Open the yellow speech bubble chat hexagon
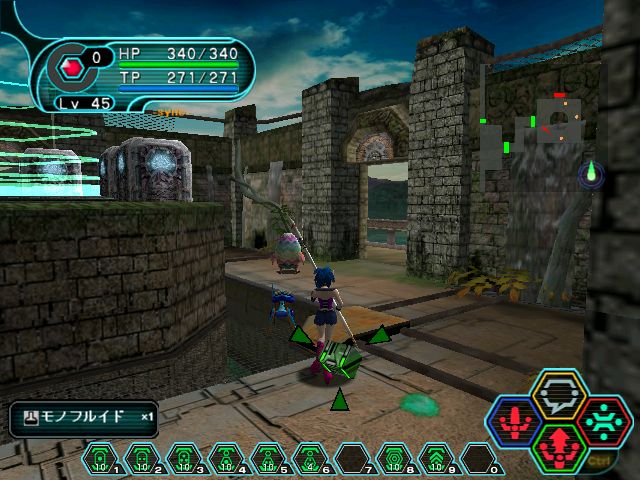The width and height of the screenshot is (640, 480). (557, 394)
